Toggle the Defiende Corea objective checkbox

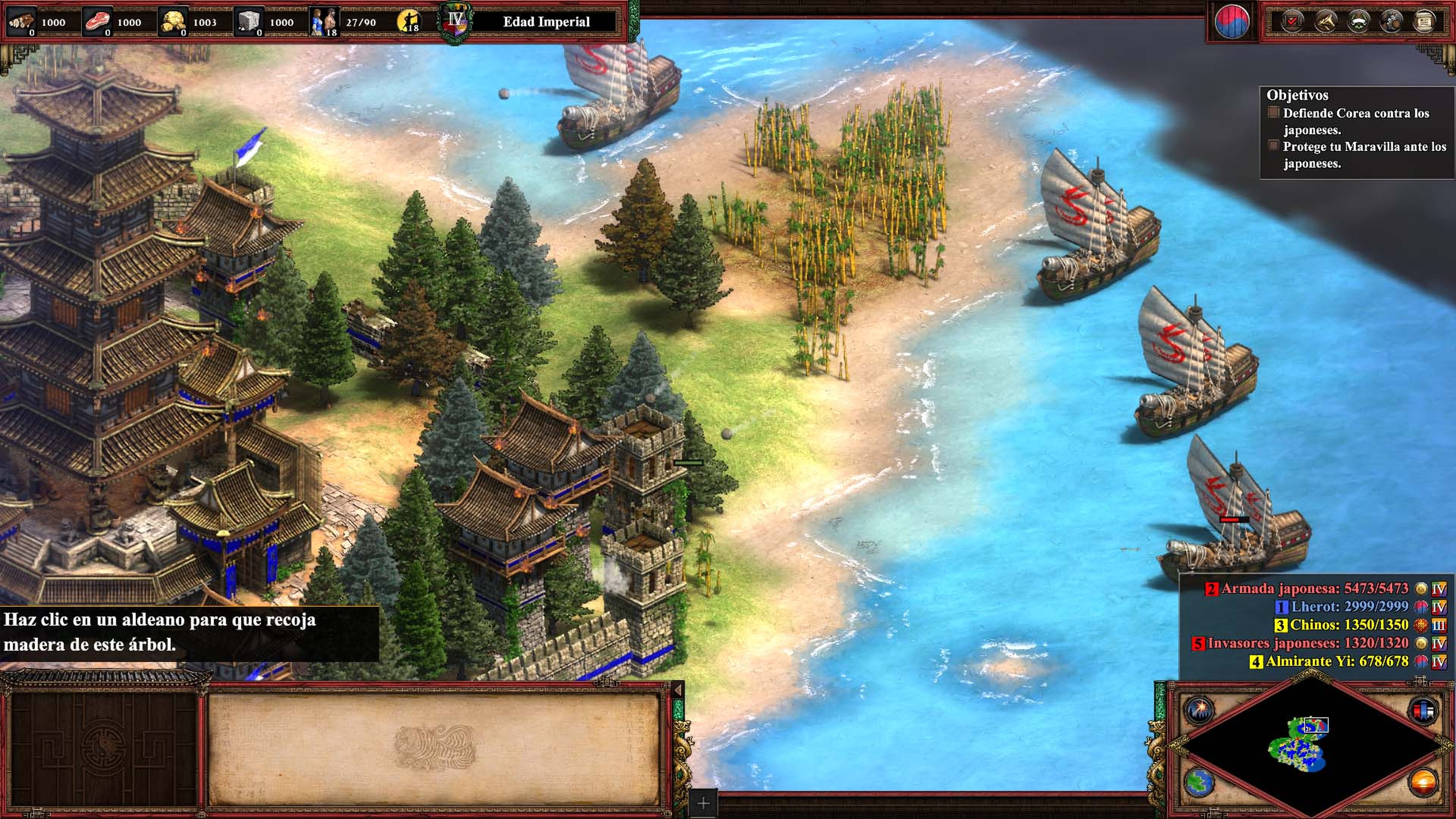coord(1274,113)
